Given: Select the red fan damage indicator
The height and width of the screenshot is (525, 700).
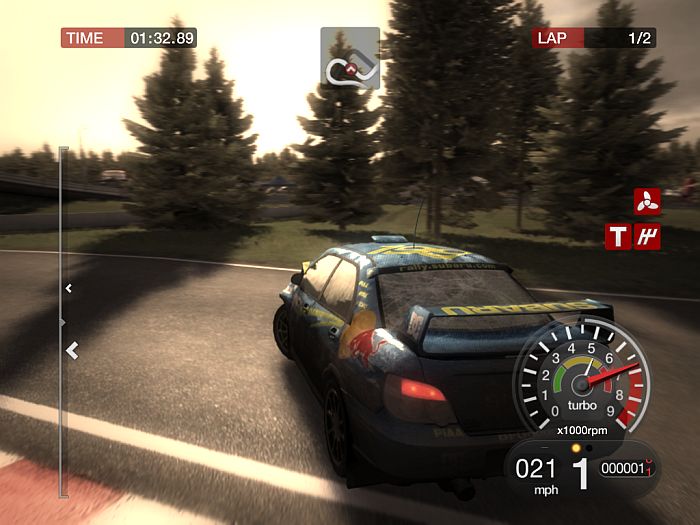Looking at the screenshot, I should tap(645, 201).
